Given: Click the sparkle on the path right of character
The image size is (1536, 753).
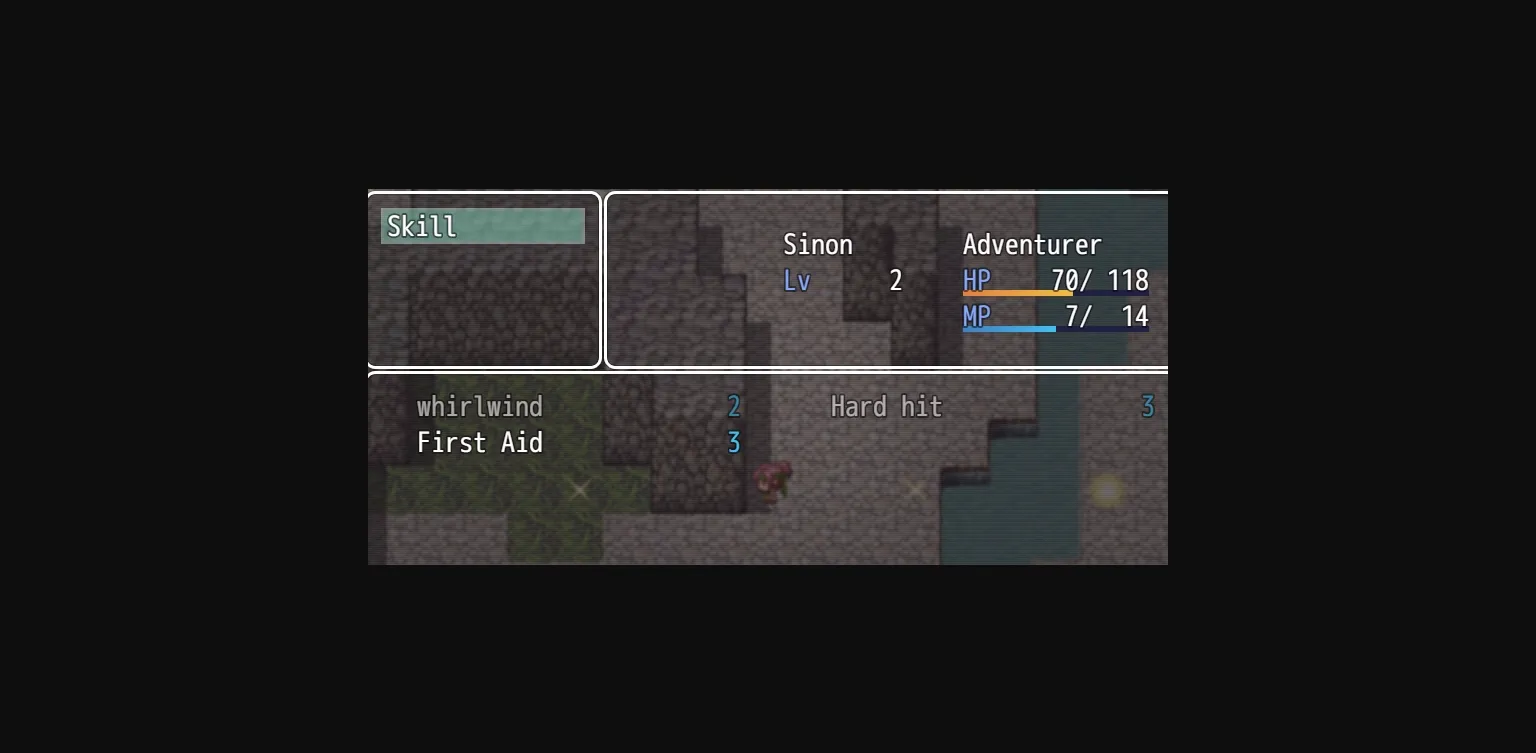Looking at the screenshot, I should click(x=916, y=490).
